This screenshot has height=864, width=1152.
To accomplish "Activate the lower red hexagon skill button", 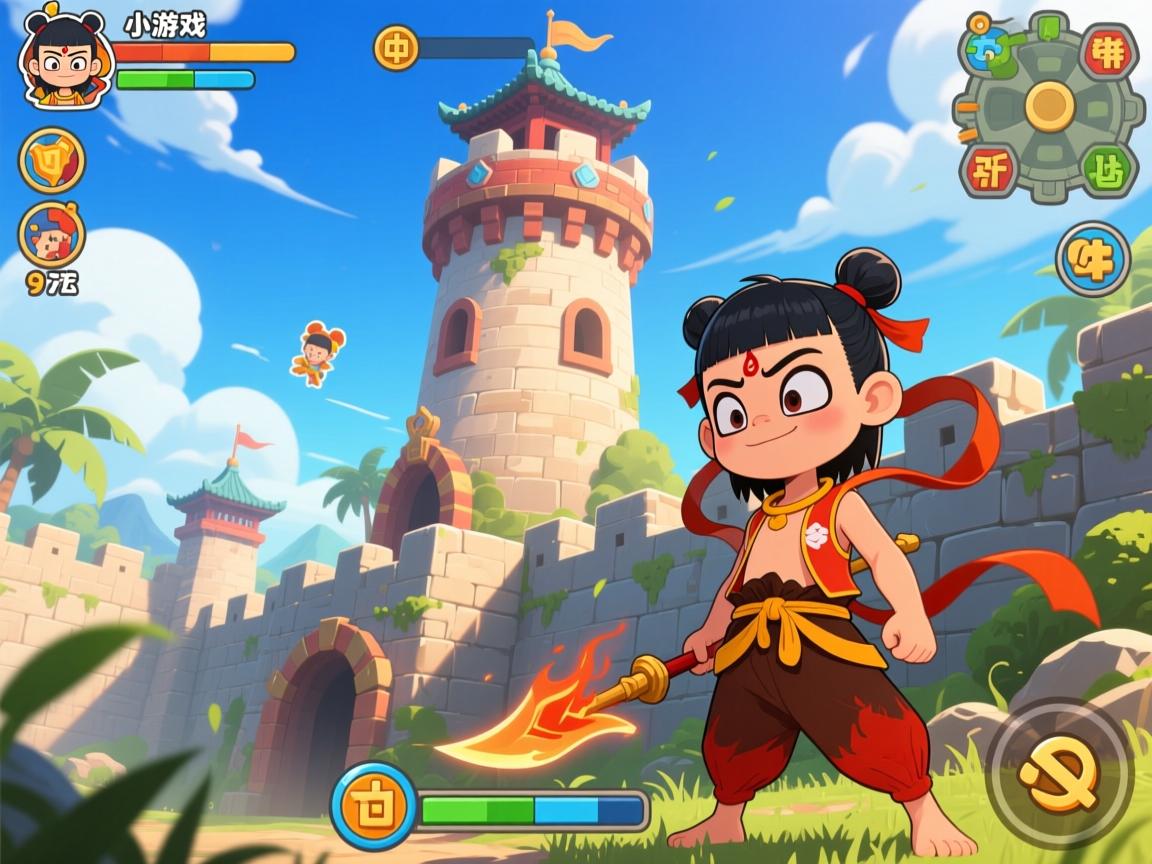I will [991, 167].
